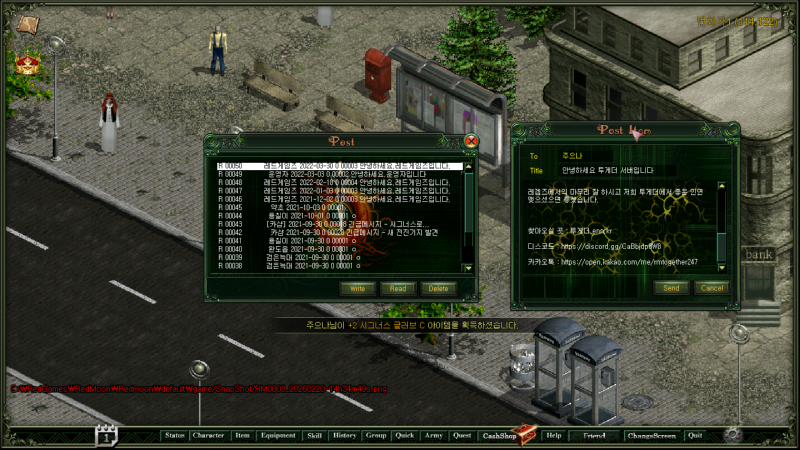The image size is (800, 450).
Task: Read the selected post message
Action: pos(397,288)
